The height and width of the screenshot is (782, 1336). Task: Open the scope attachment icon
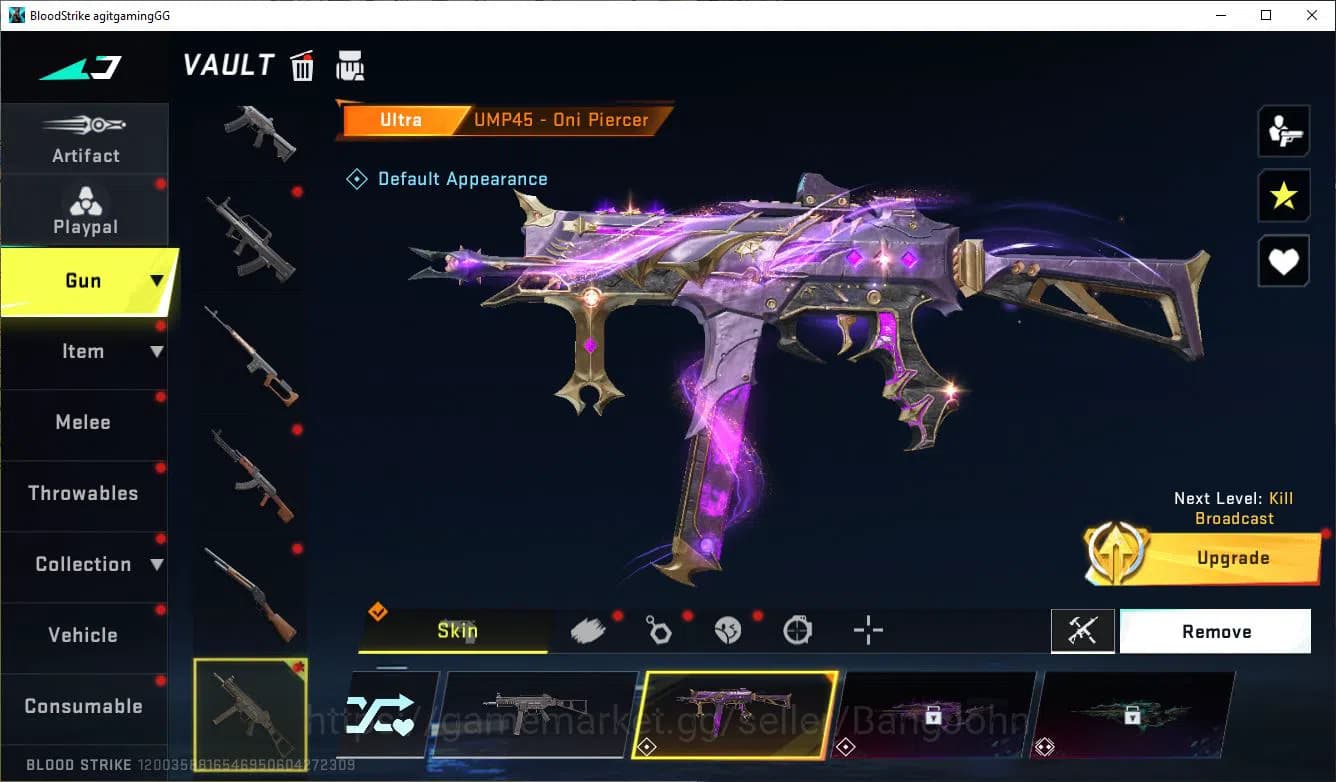click(x=797, y=630)
